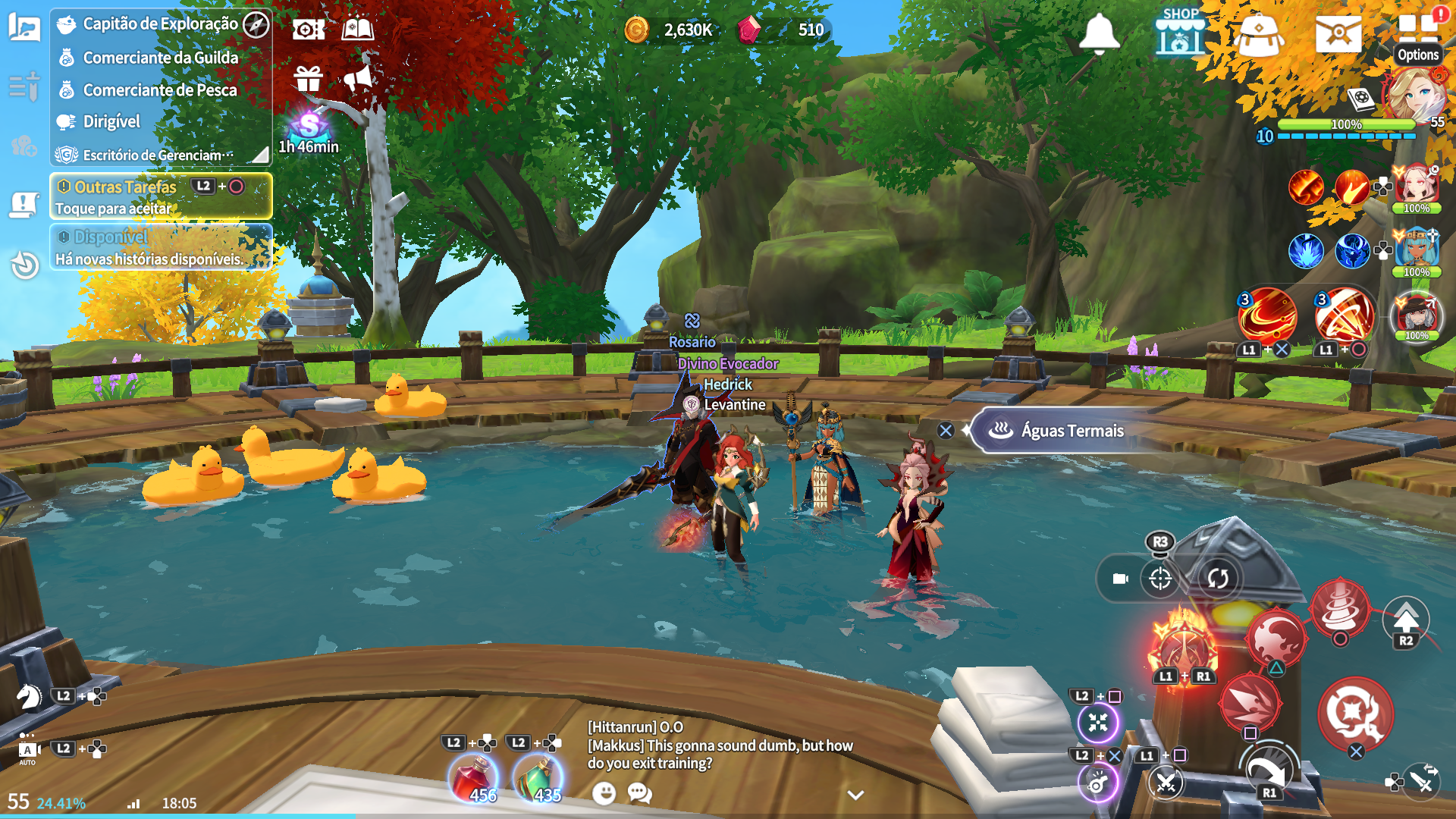Screen dimensions: 1456x819
Task: Close the Águas Termais prompt
Action: 946,431
